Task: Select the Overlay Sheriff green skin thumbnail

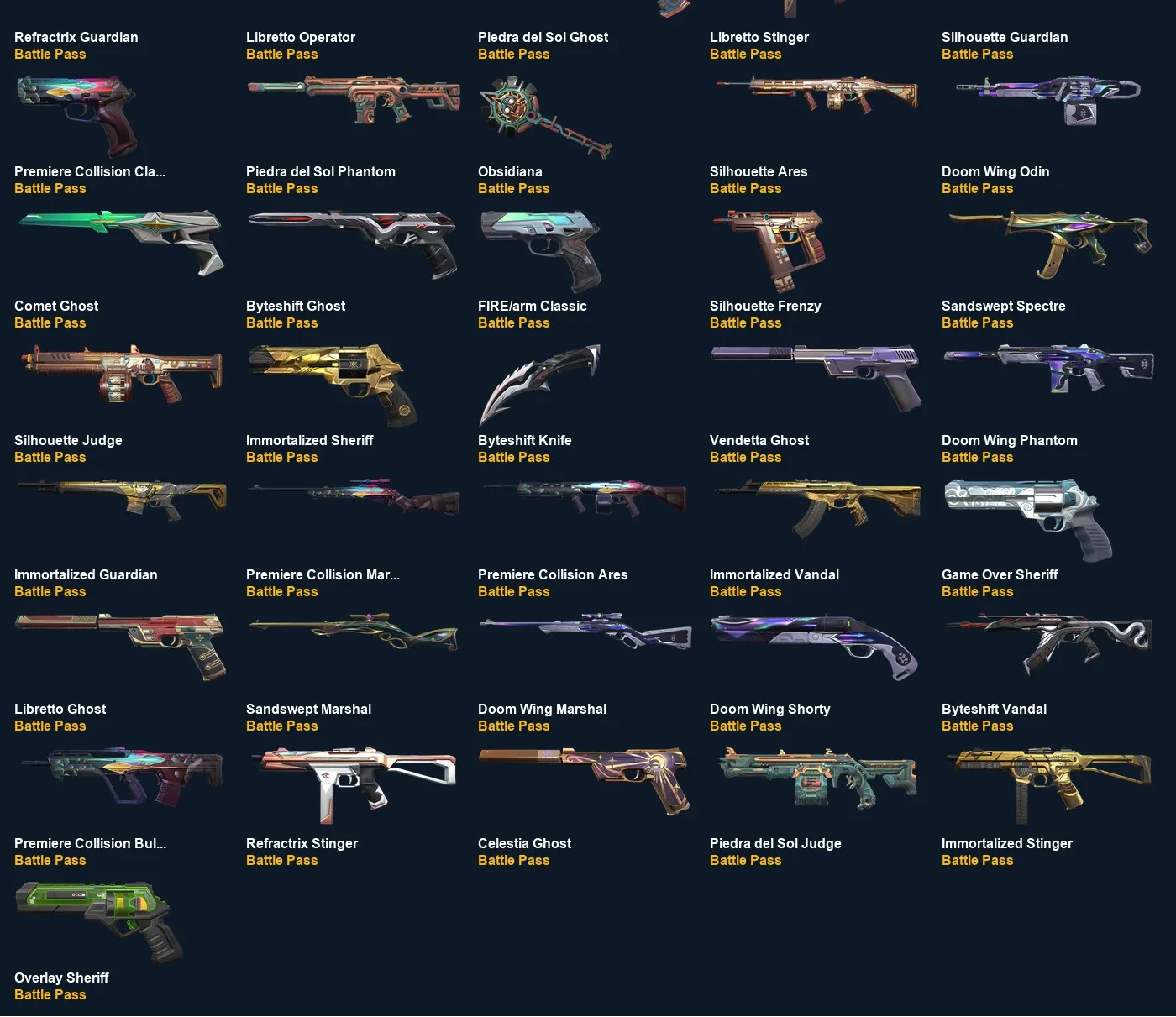Action: click(x=97, y=920)
